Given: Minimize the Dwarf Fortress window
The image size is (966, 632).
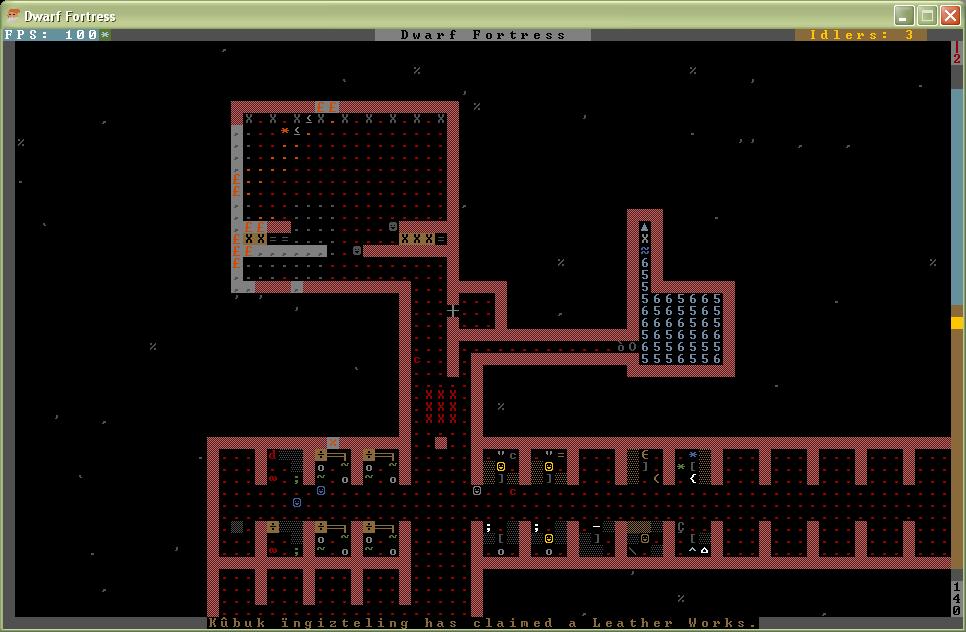Looking at the screenshot, I should [904, 15].
